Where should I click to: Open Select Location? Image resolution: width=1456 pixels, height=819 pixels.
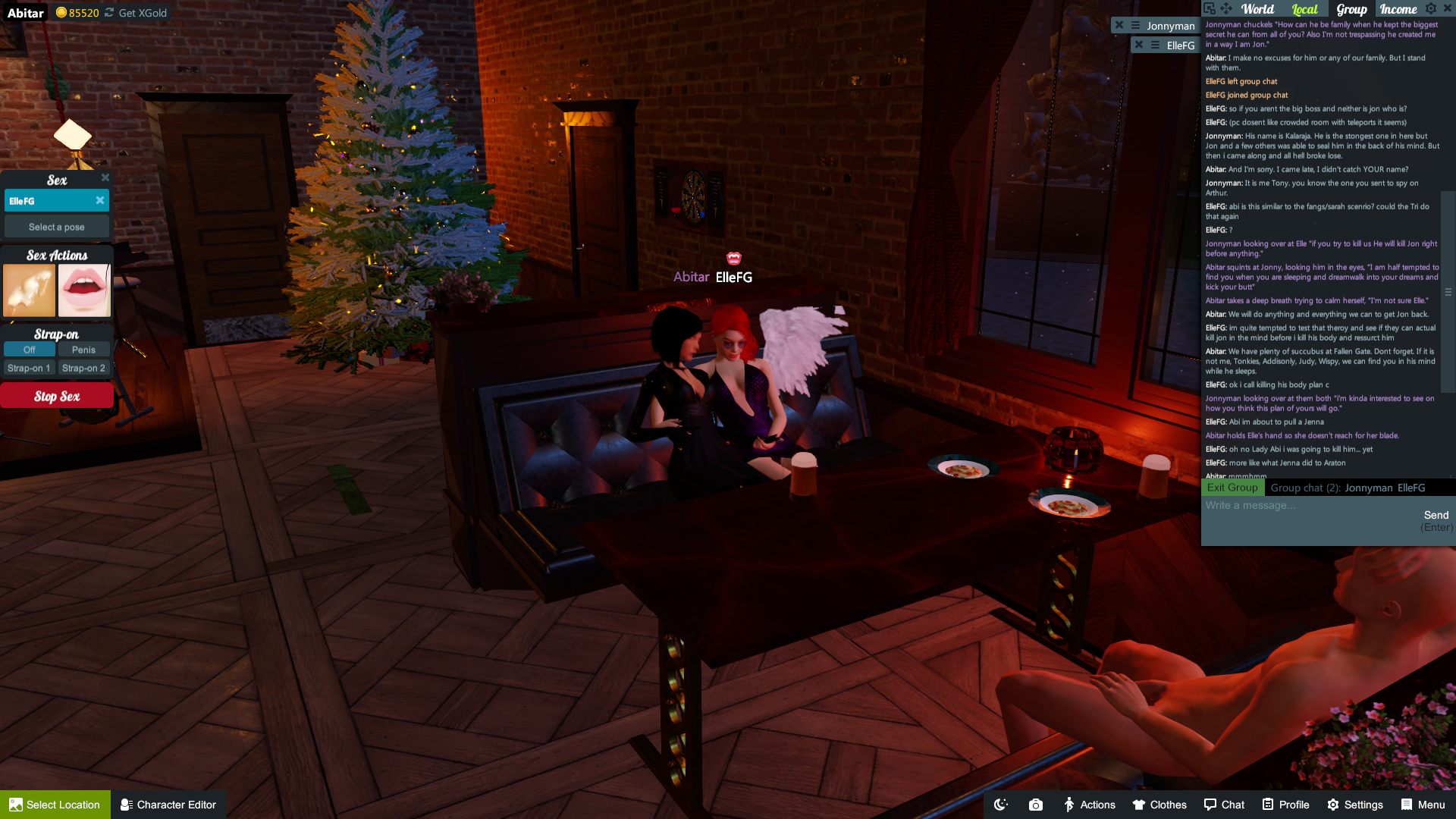[55, 805]
